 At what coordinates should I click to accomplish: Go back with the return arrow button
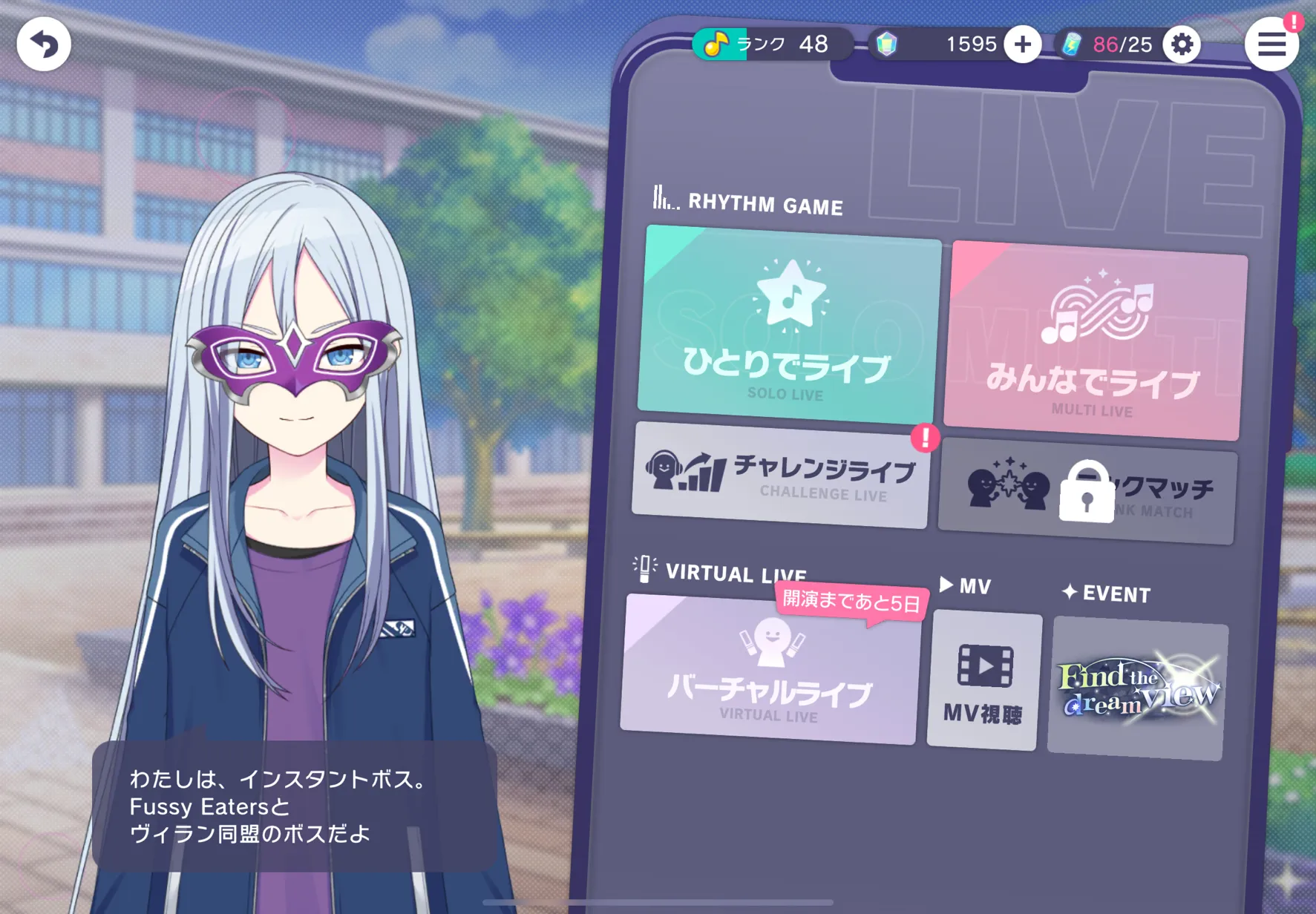[x=44, y=45]
